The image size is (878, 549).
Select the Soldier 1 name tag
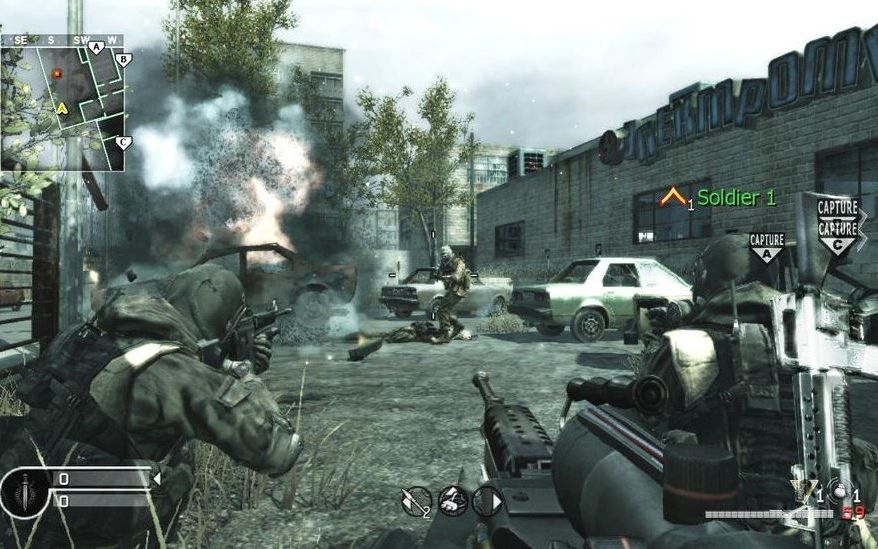(736, 198)
